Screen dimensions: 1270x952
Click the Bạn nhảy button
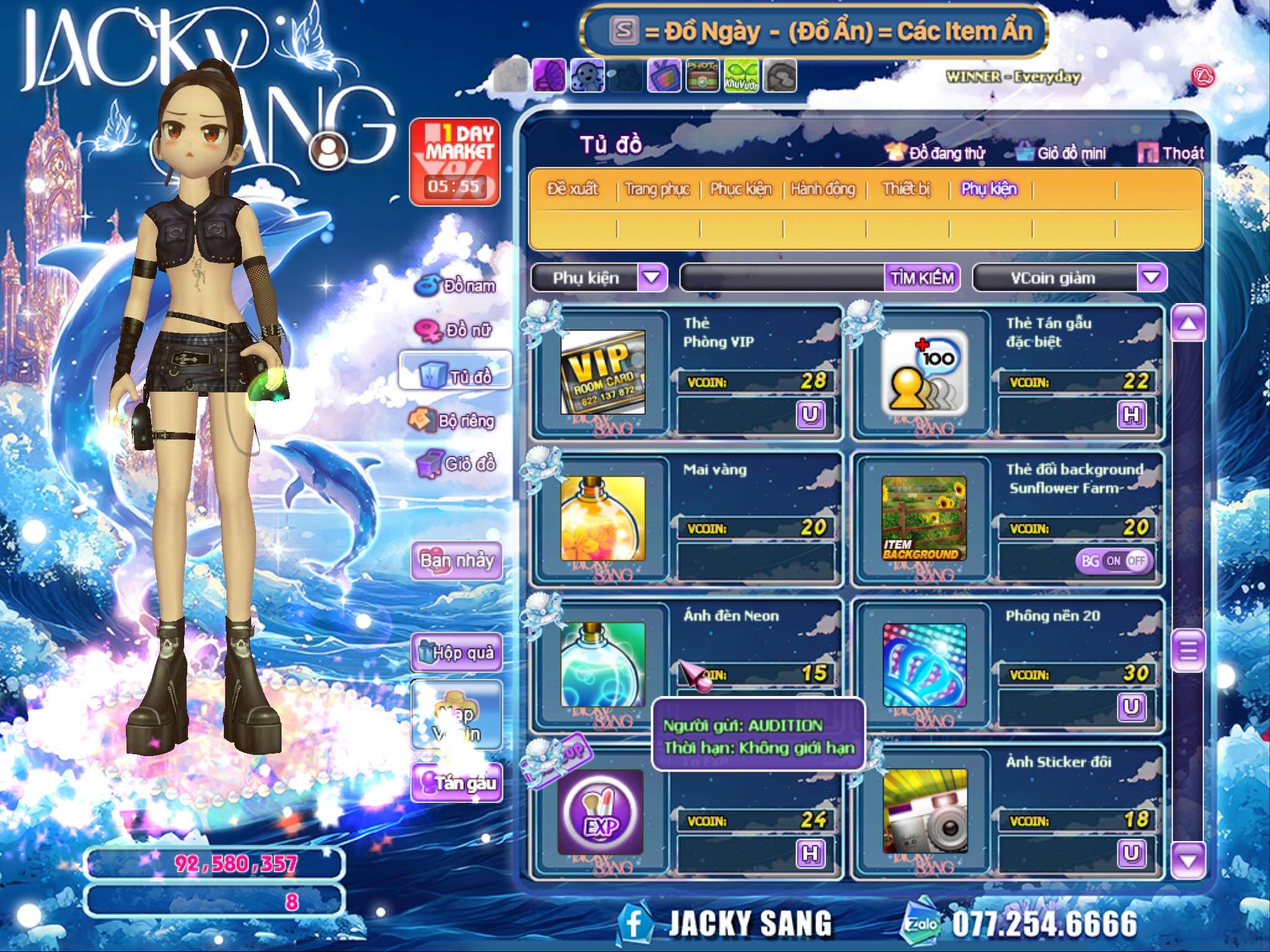456,560
